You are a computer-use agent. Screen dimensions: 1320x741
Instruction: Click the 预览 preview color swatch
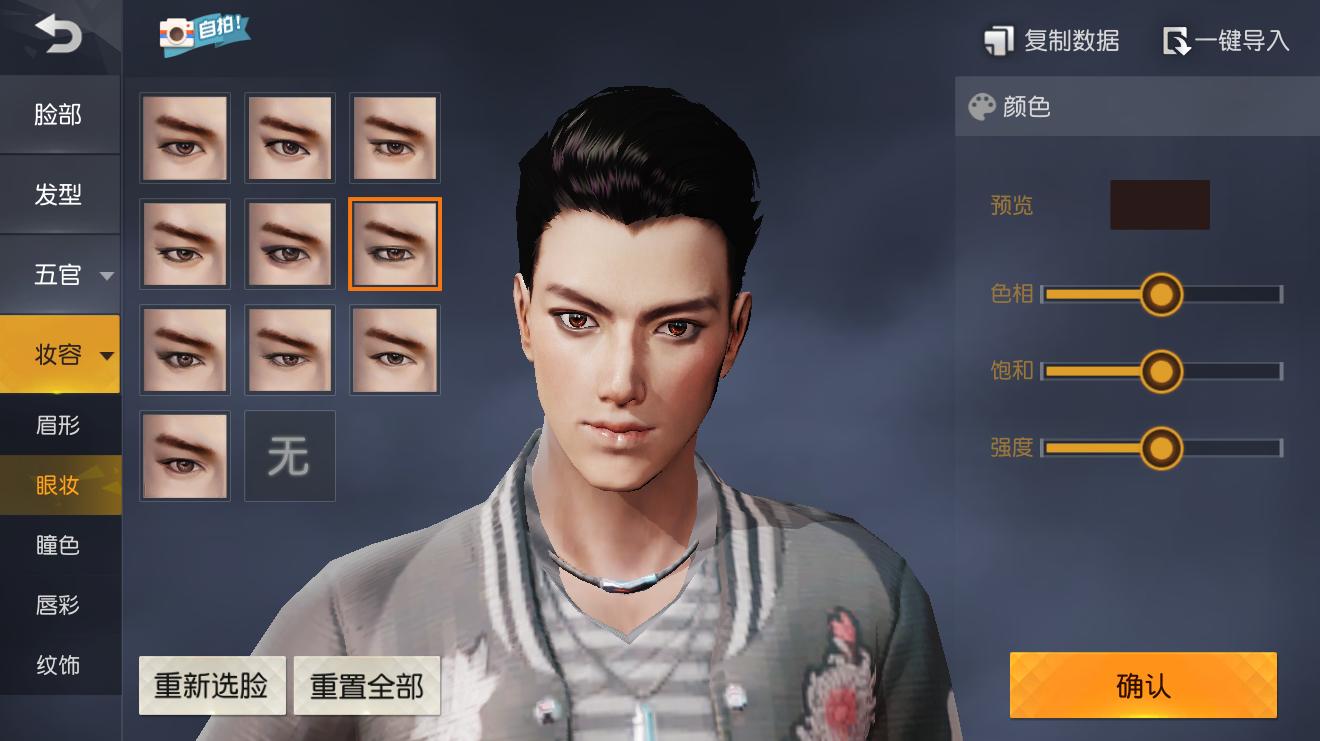click(1159, 205)
